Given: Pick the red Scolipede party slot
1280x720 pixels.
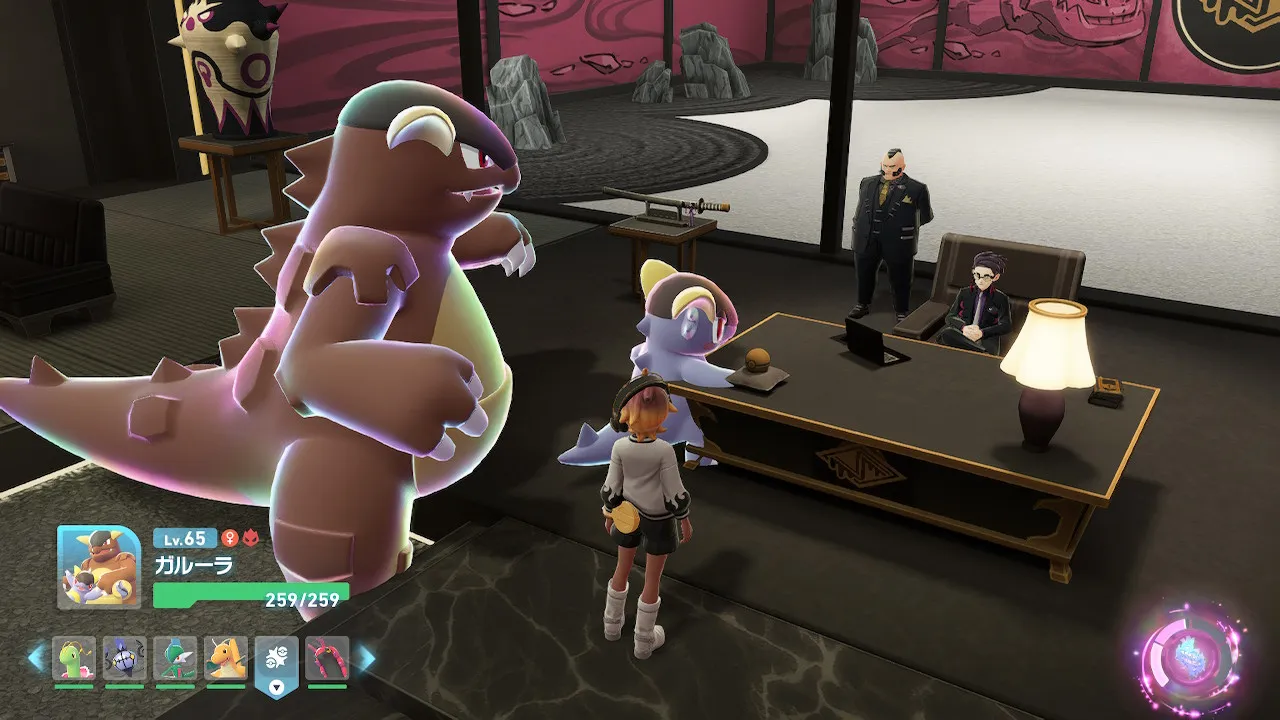Looking at the screenshot, I should point(327,659).
